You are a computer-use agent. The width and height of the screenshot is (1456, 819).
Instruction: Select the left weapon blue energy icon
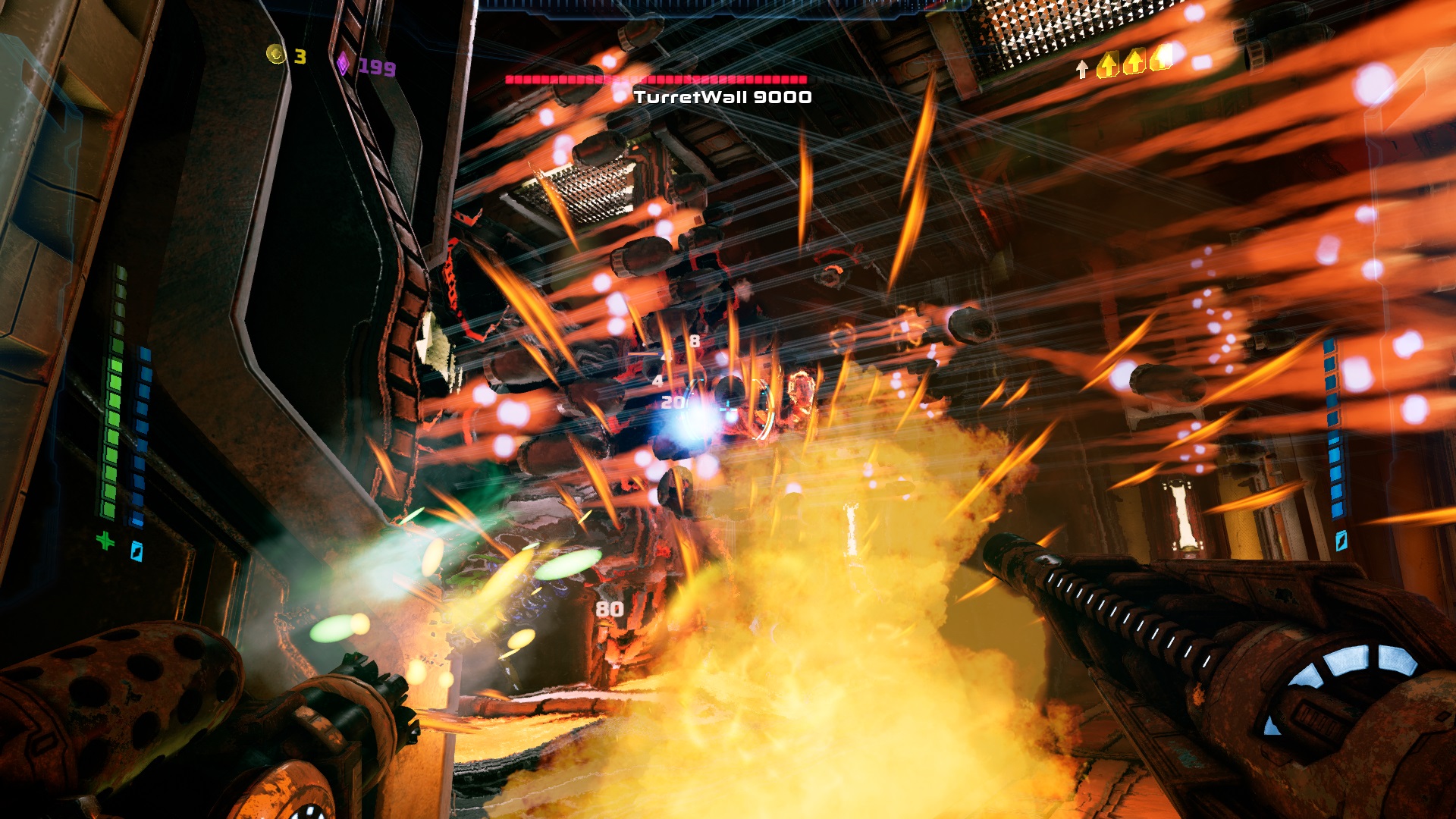tap(136, 551)
